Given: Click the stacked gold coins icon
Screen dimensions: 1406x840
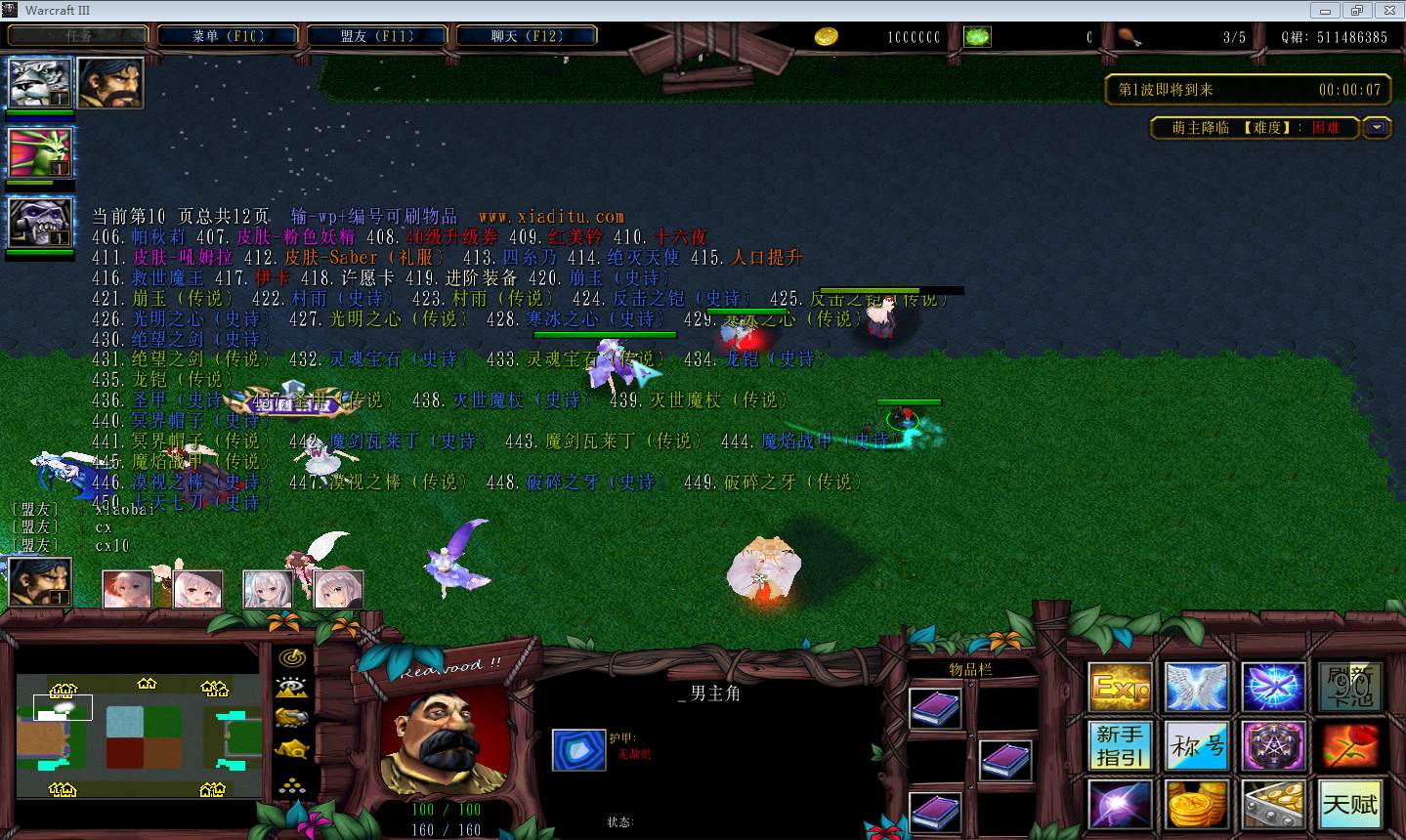Looking at the screenshot, I should (1196, 804).
